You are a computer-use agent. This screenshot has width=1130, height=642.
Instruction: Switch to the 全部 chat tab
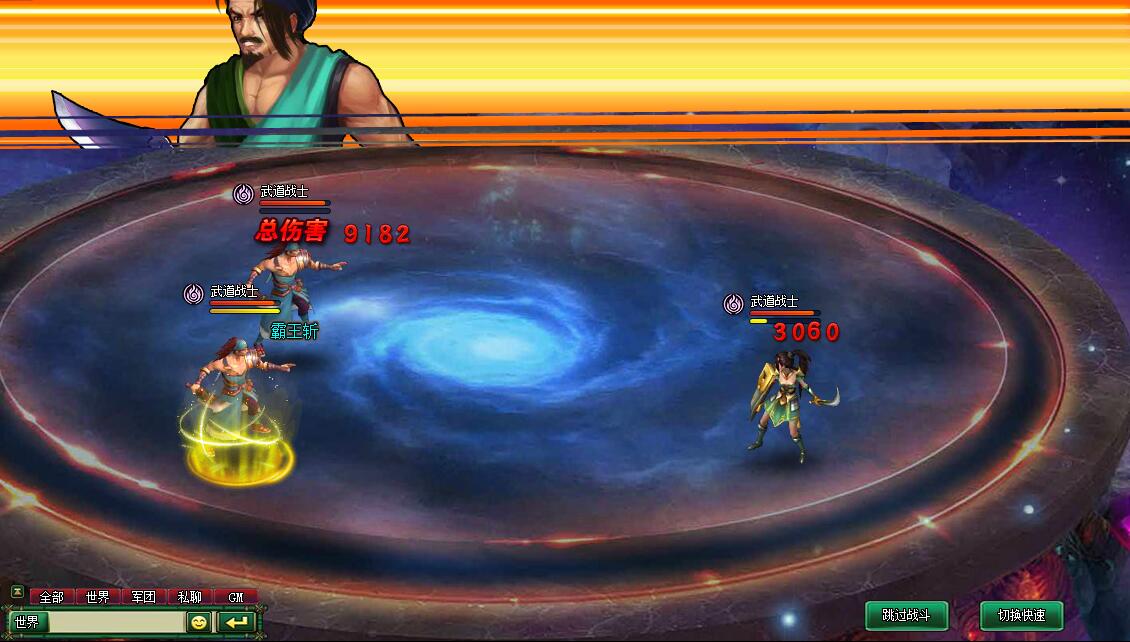tap(51, 597)
